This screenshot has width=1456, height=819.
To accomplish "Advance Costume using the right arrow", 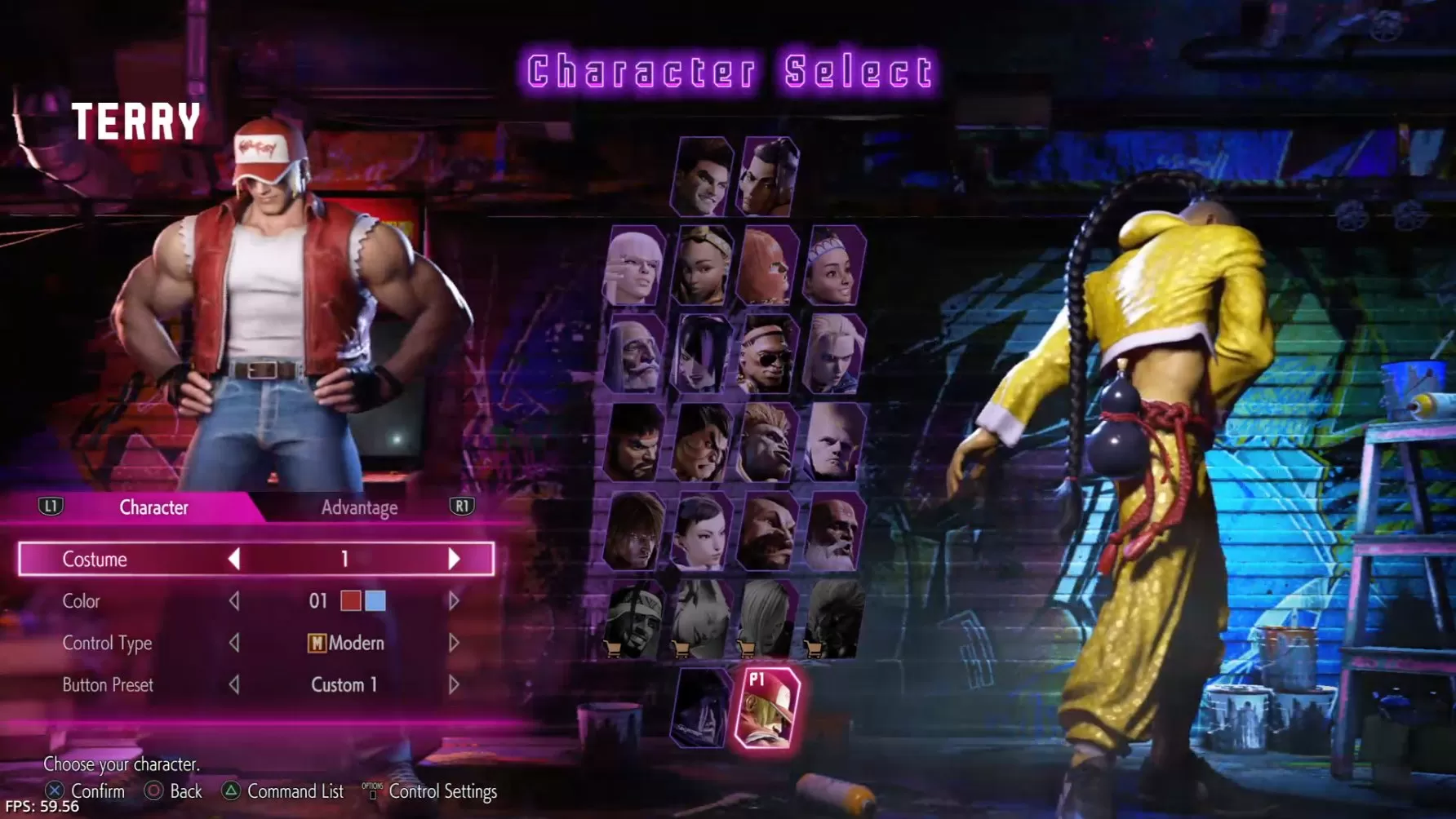I will tap(455, 559).
